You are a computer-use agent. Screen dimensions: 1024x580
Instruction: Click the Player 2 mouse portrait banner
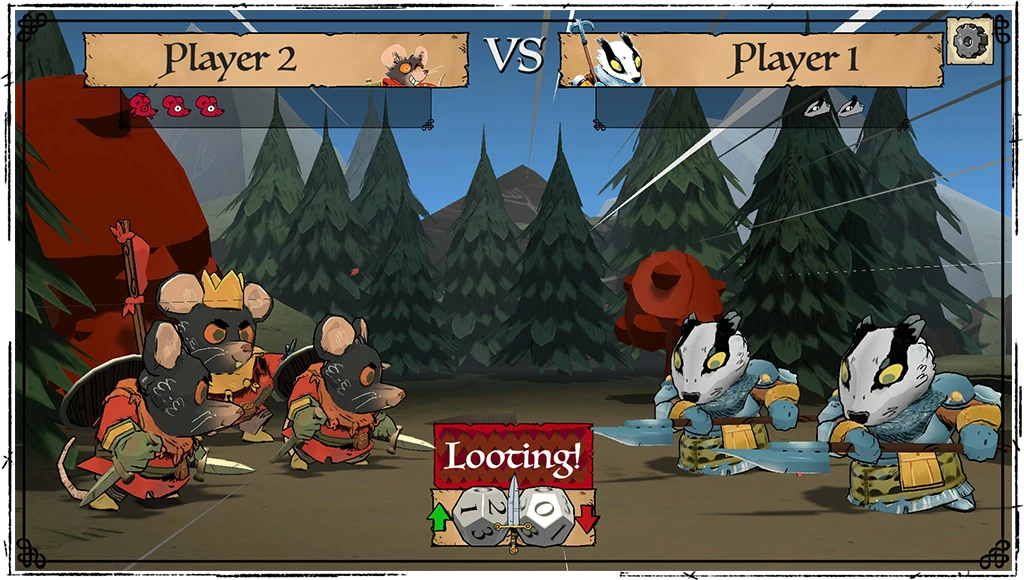276,60
